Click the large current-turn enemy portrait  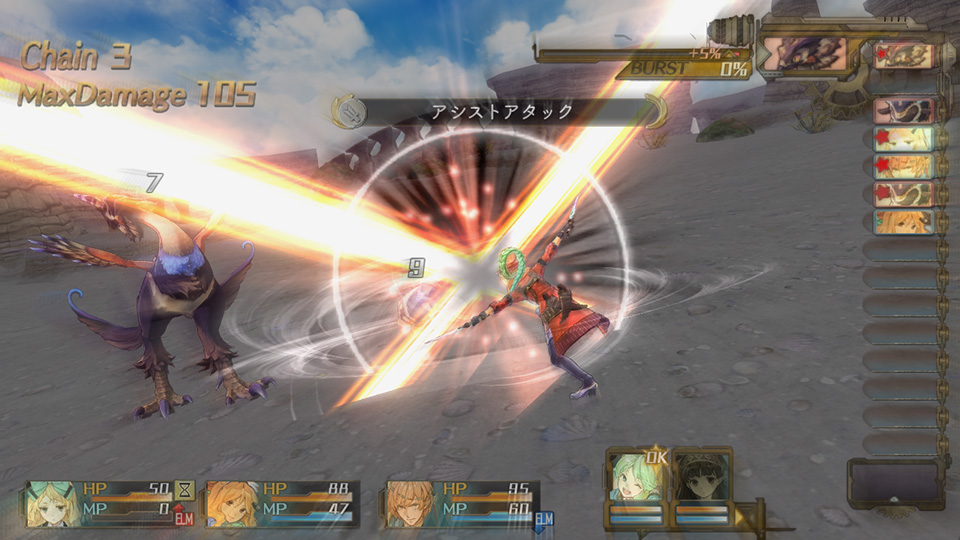click(x=805, y=53)
